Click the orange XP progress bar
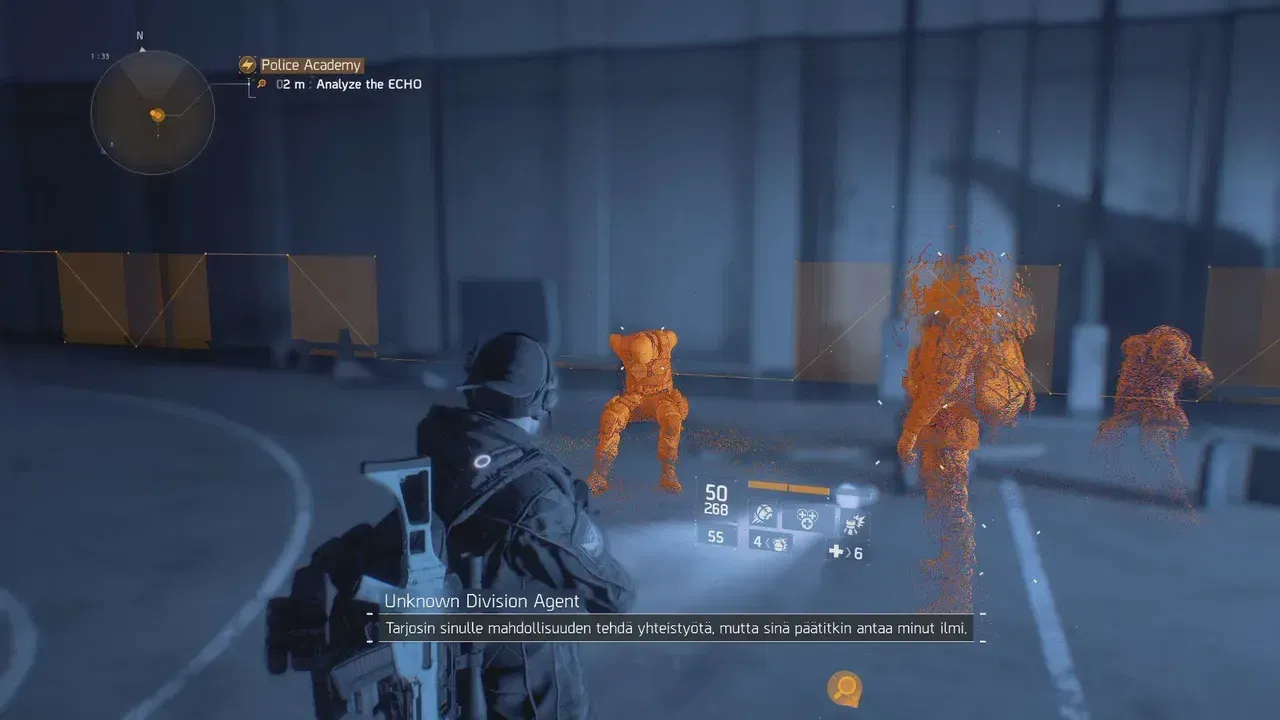 (789, 487)
